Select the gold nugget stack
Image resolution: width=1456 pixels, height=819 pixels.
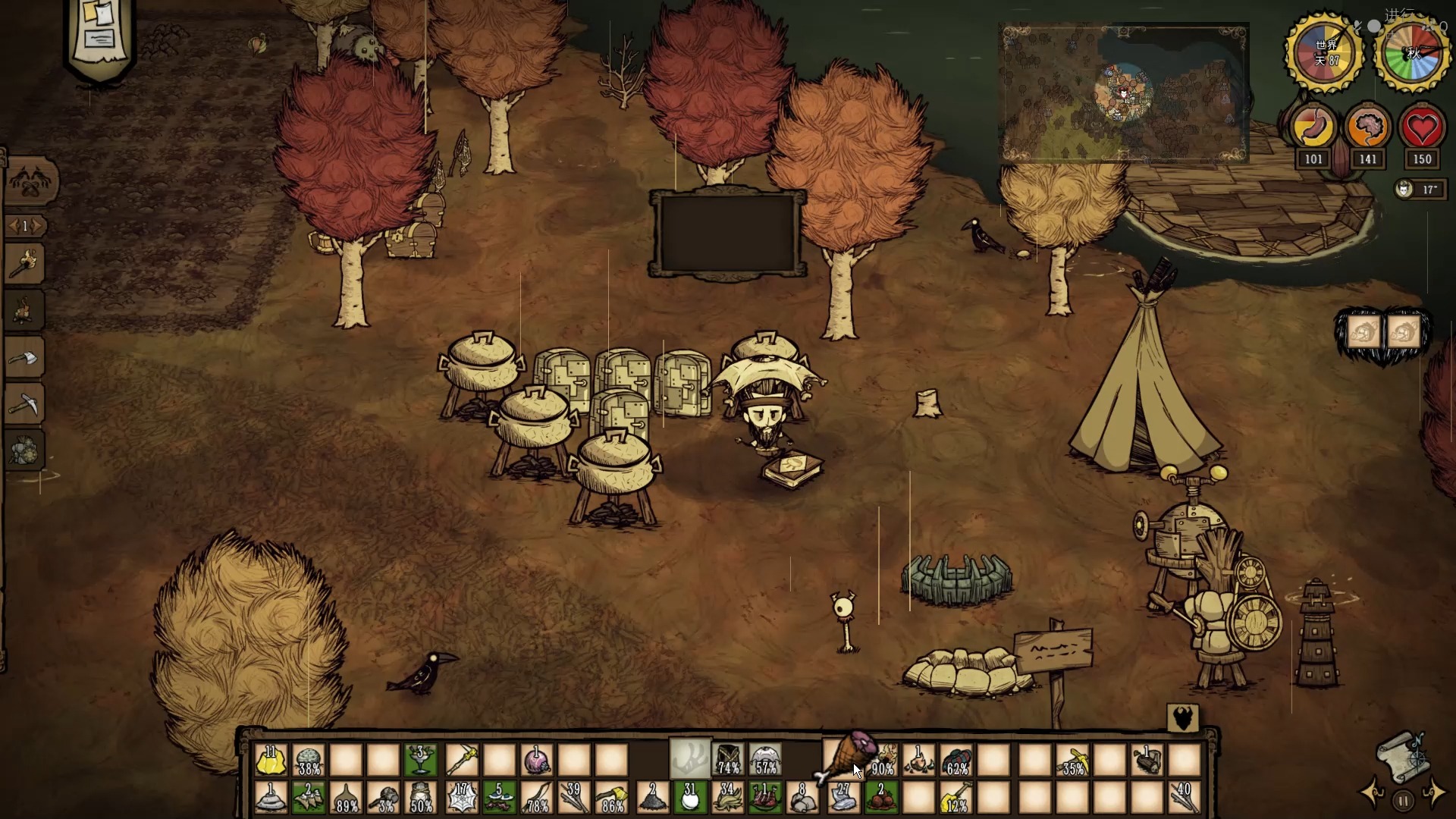(x=271, y=760)
